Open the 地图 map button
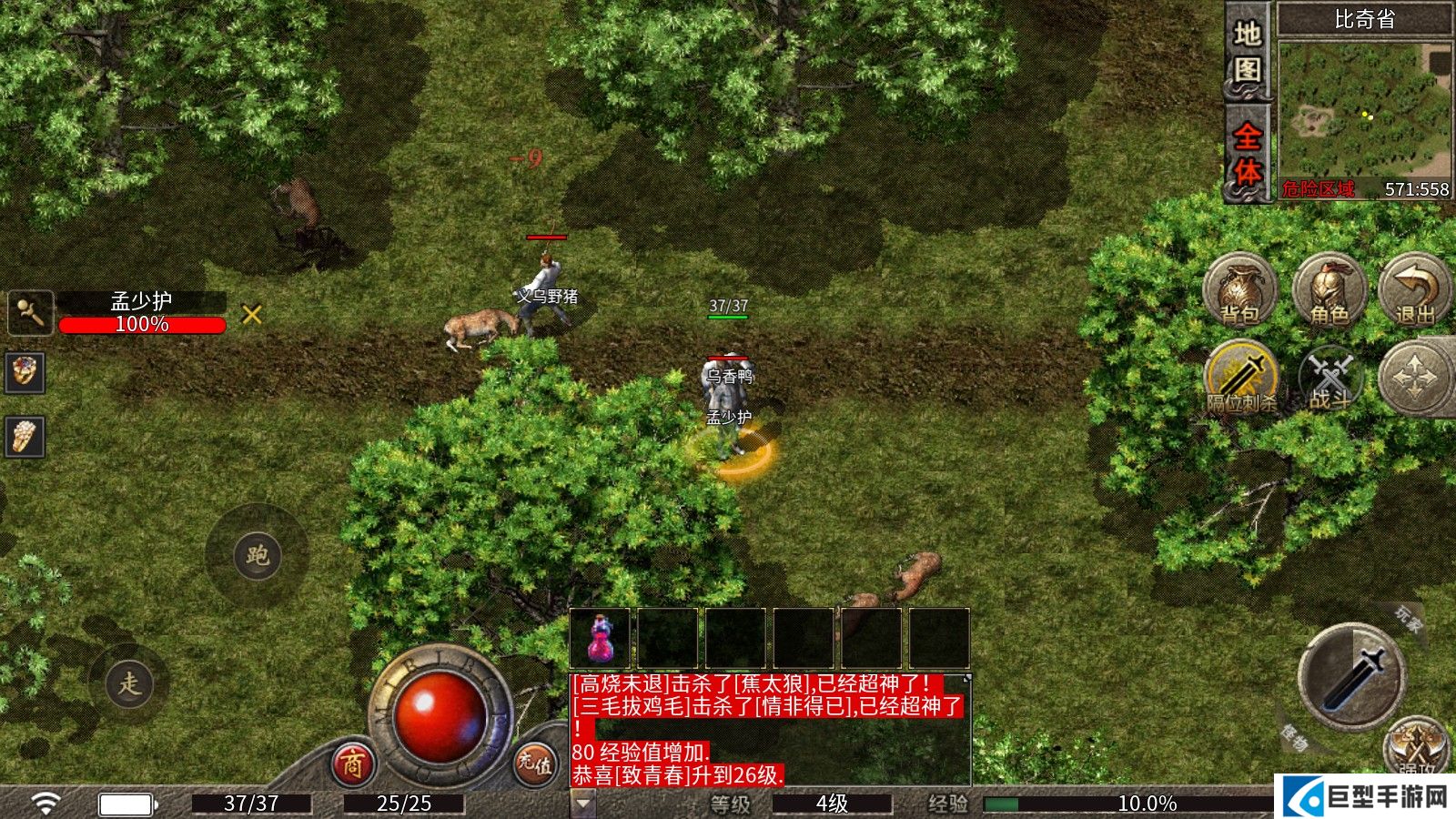Screen dimensions: 1456x819 point(1247,53)
